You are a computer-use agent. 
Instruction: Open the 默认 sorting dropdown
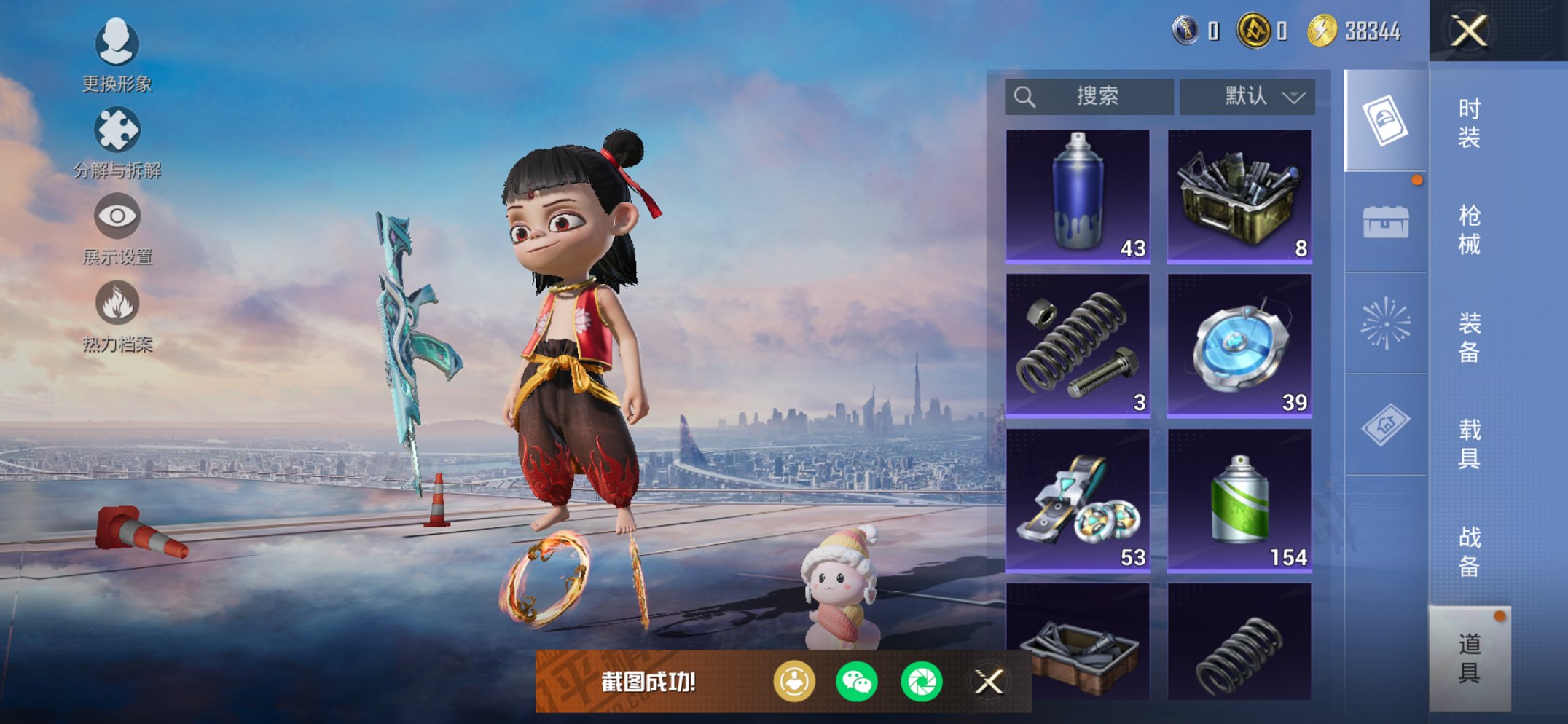(1247, 95)
